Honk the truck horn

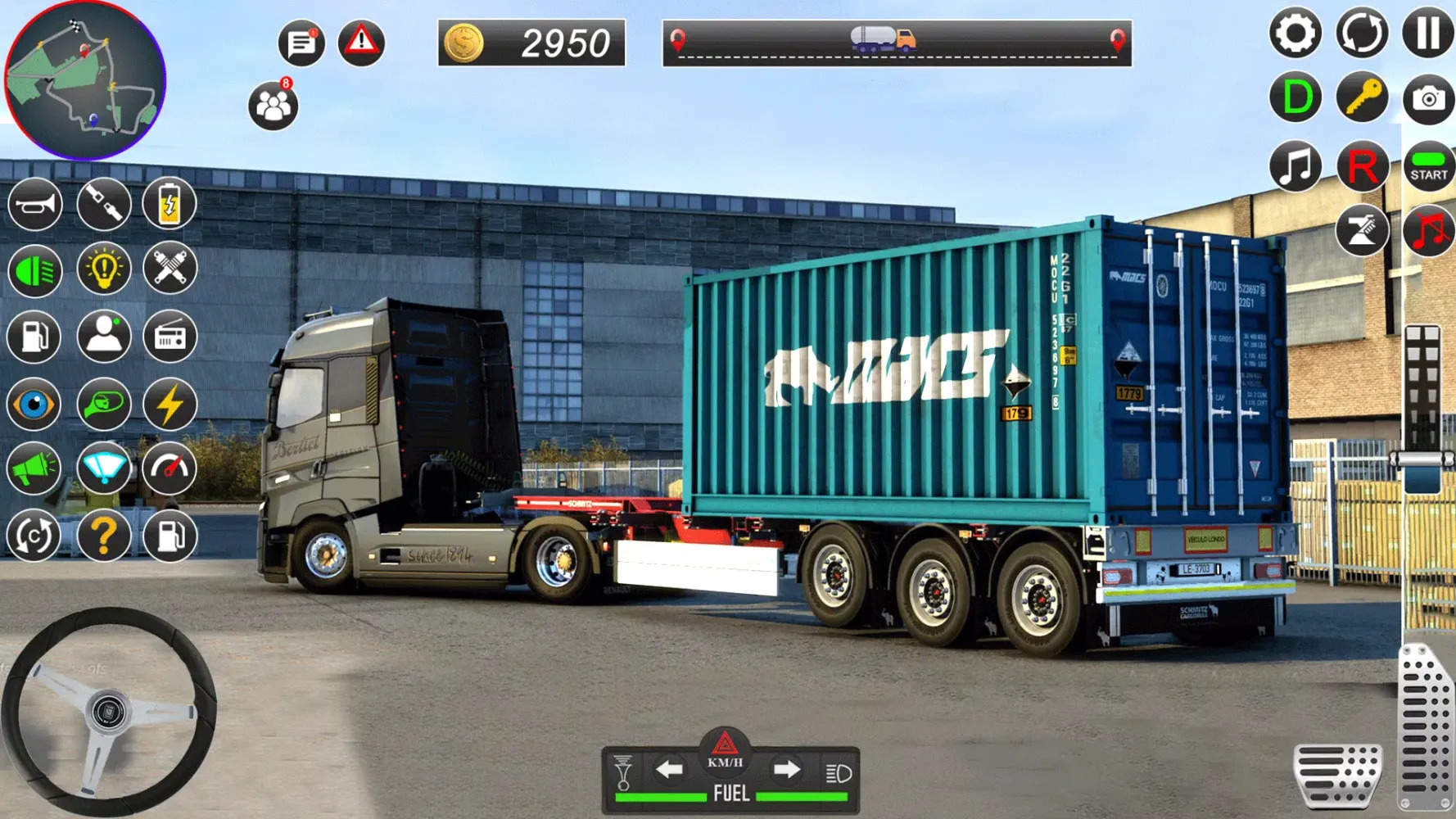(34, 204)
